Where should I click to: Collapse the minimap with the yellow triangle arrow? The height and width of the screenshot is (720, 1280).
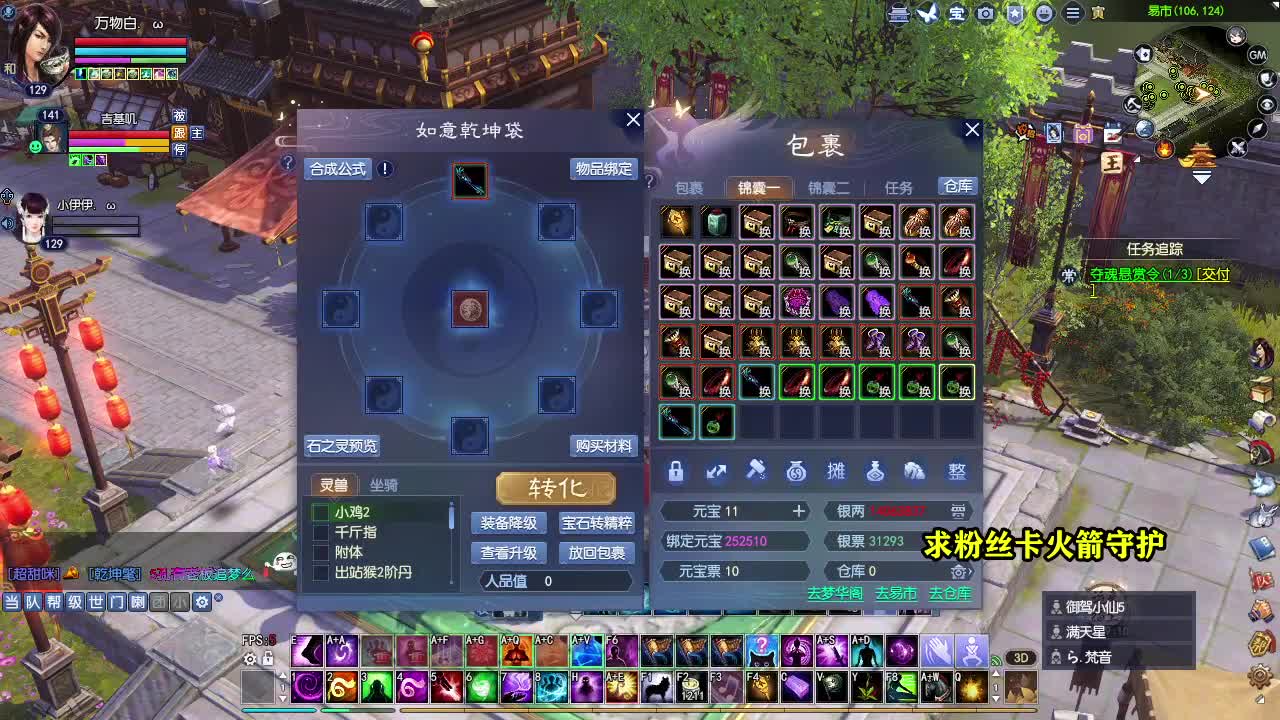tap(1201, 177)
